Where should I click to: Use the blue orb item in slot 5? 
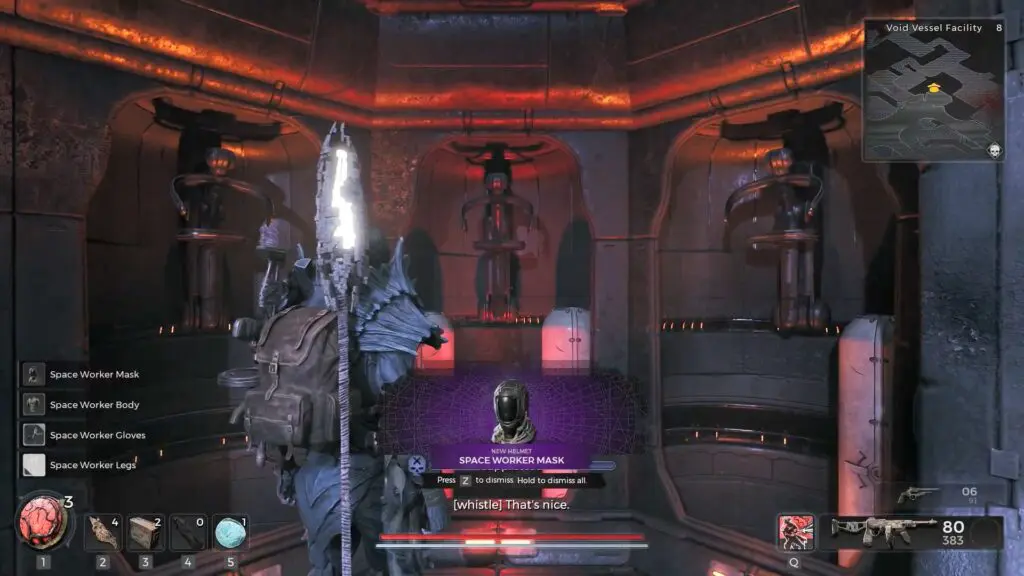(x=231, y=533)
